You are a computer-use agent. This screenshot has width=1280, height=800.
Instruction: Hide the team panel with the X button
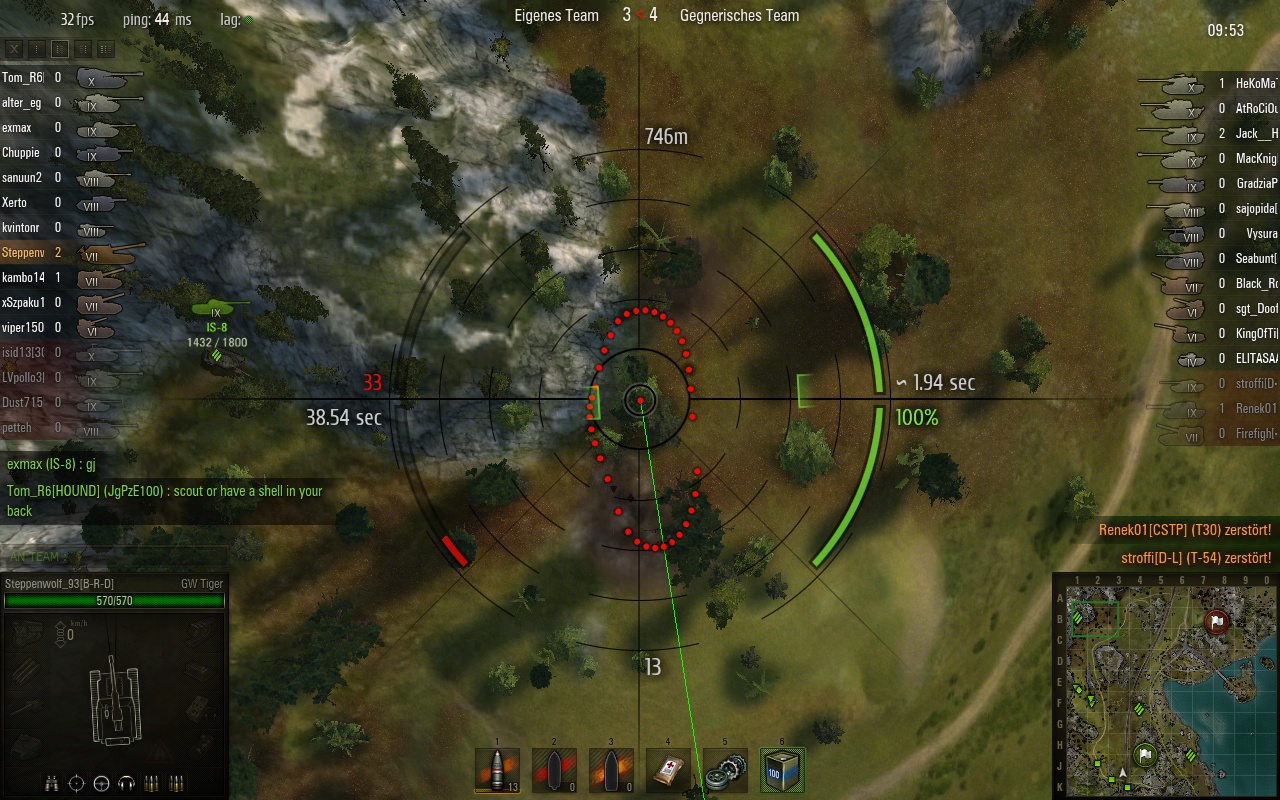pos(14,48)
